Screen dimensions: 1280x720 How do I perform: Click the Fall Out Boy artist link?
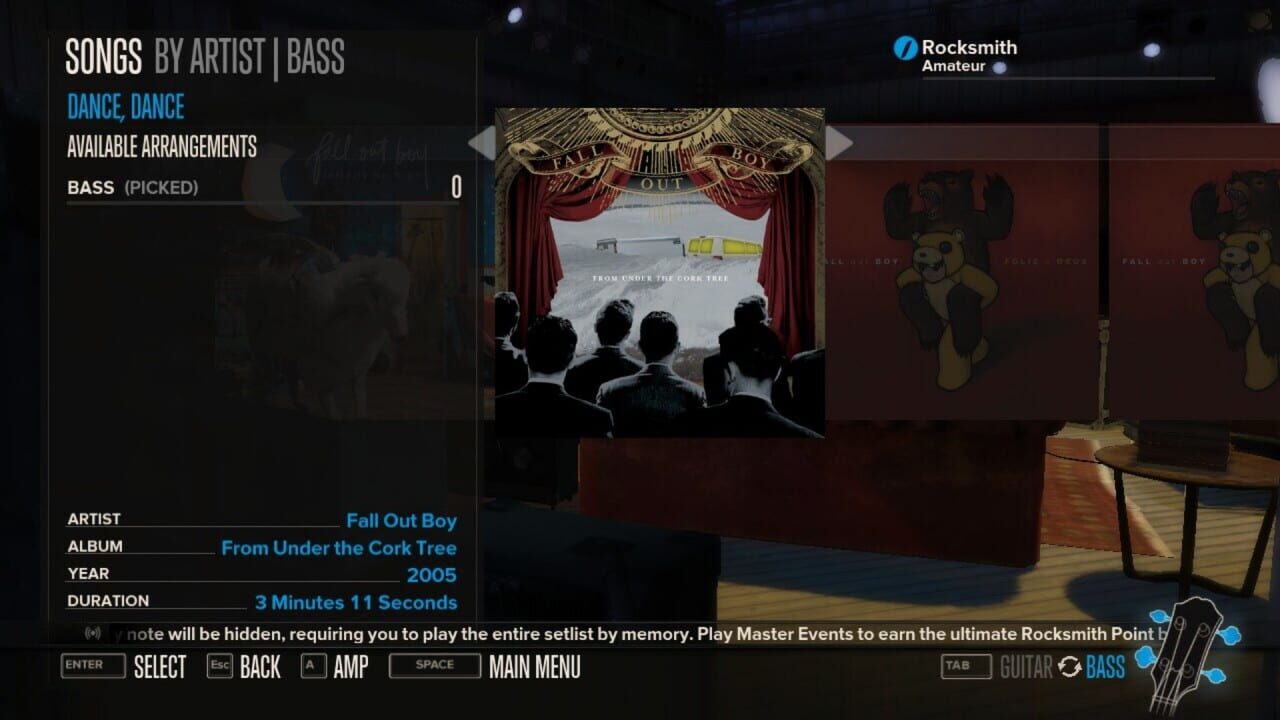(x=400, y=520)
